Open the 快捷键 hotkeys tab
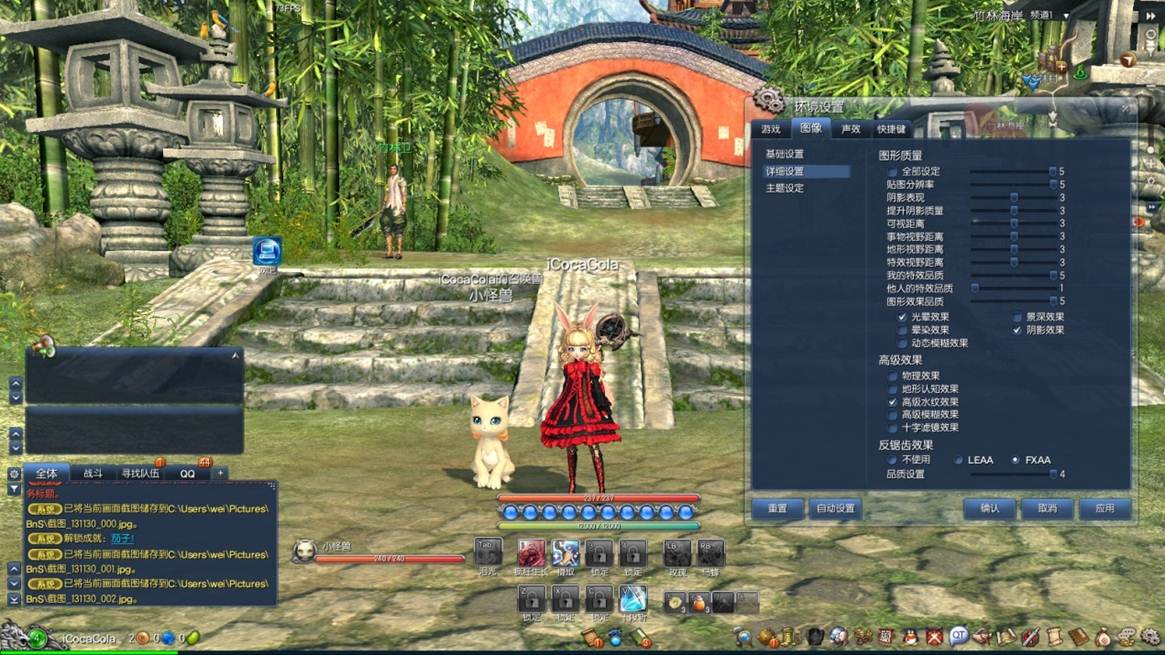Screen dimensions: 1165x655 891,129
